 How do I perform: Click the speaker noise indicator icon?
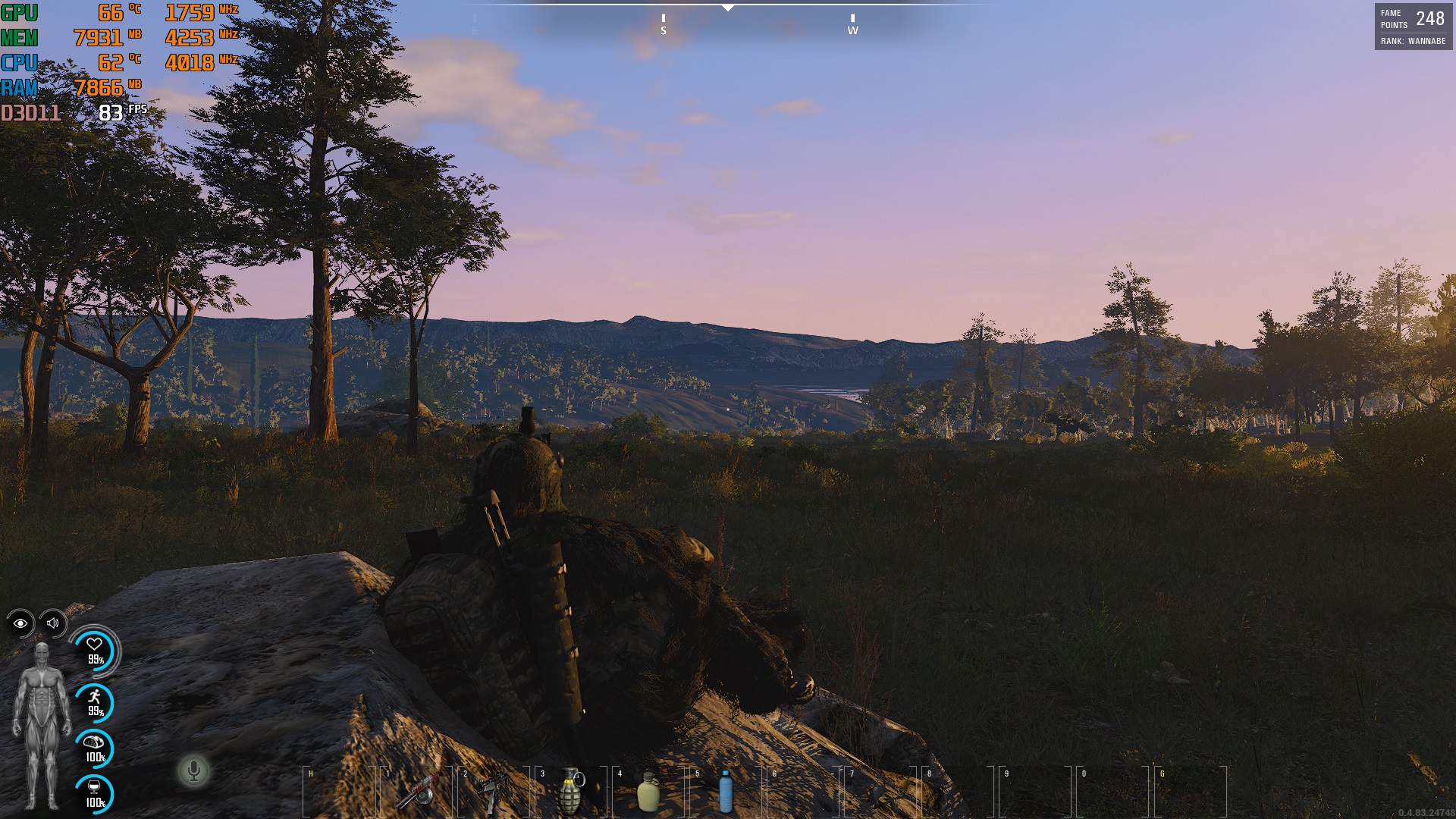tap(53, 623)
